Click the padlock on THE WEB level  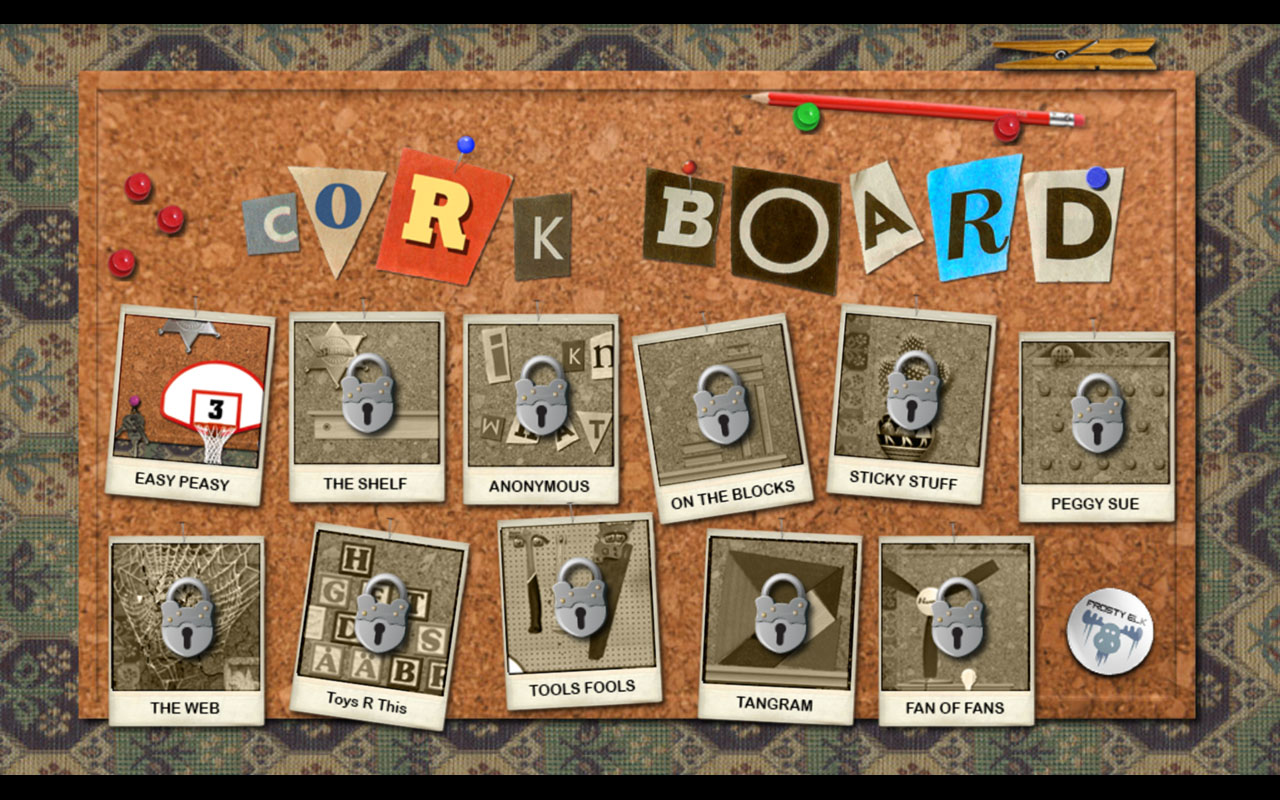point(190,622)
